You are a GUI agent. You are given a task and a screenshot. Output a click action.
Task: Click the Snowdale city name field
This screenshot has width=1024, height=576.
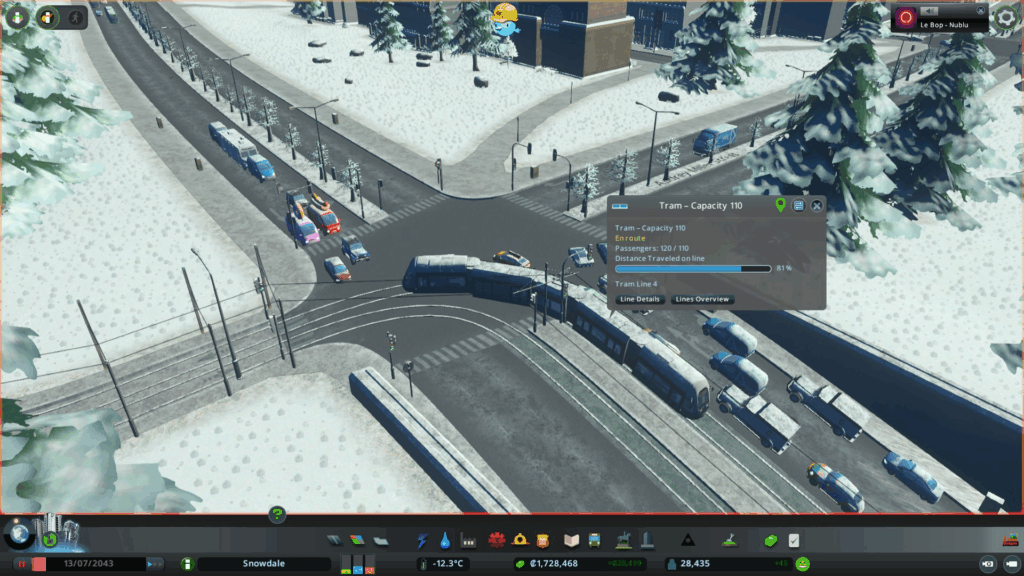(x=263, y=564)
